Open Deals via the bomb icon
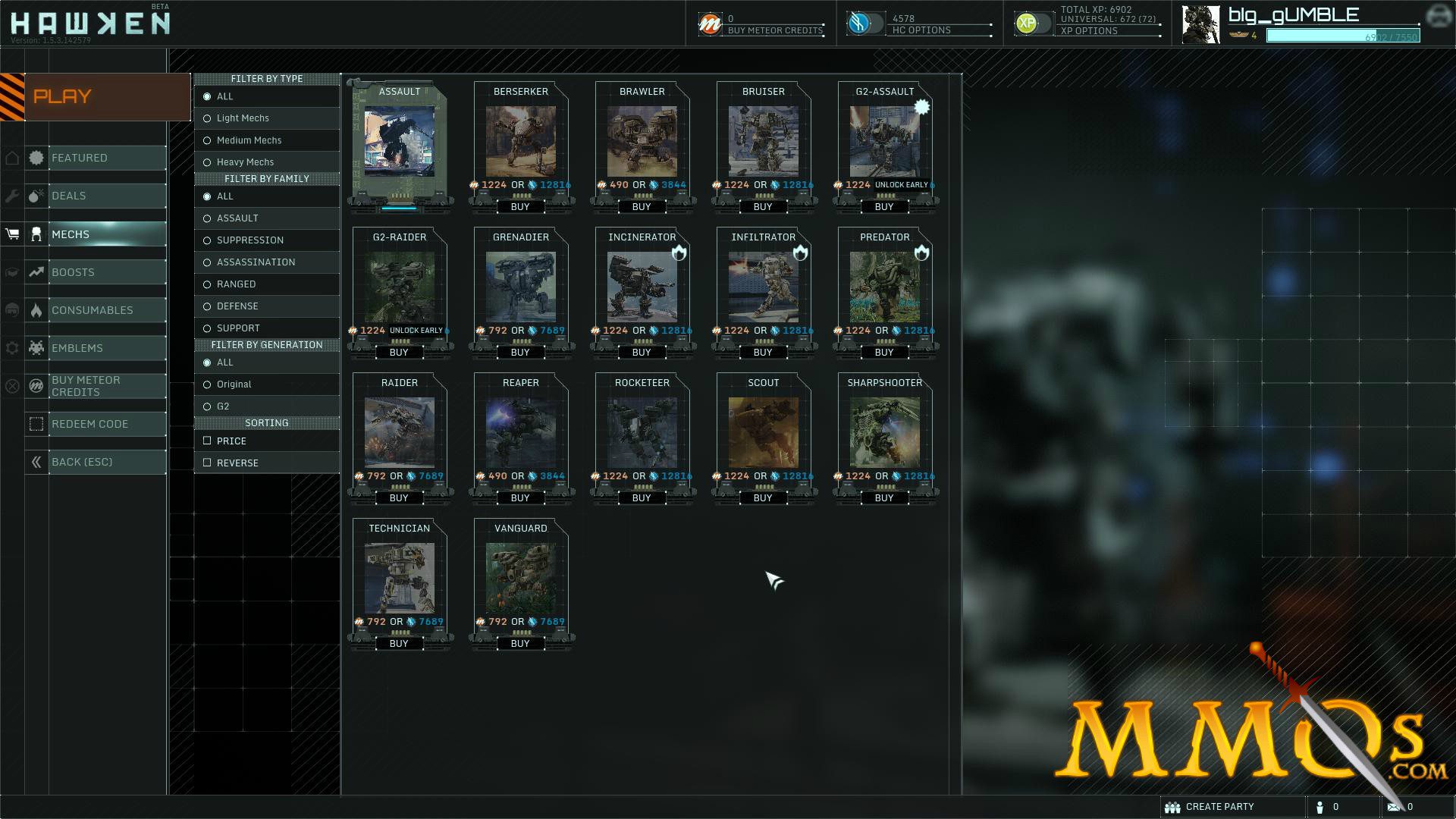This screenshot has height=819, width=1456. point(36,196)
